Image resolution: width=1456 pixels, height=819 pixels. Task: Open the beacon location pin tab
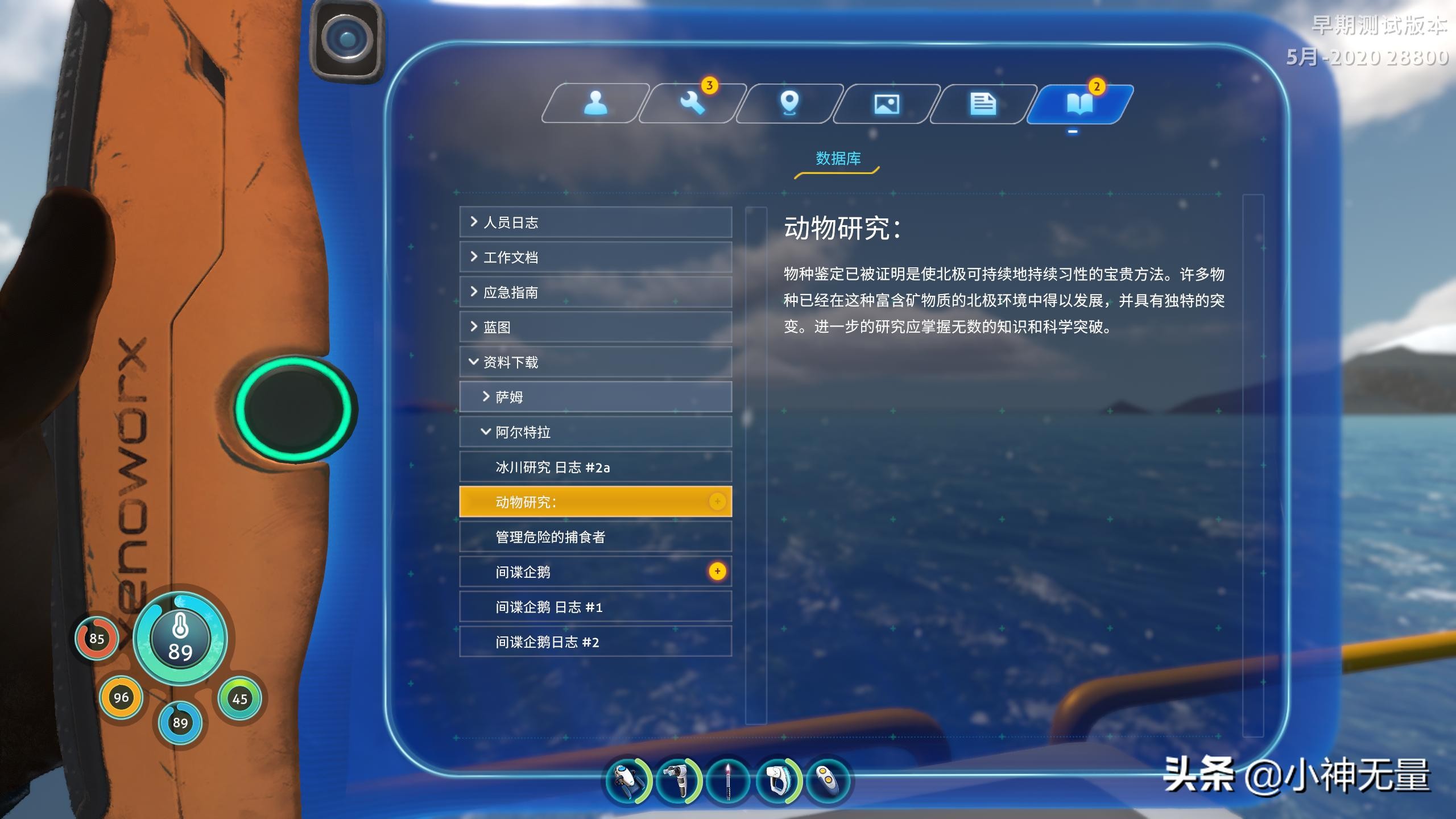click(789, 104)
